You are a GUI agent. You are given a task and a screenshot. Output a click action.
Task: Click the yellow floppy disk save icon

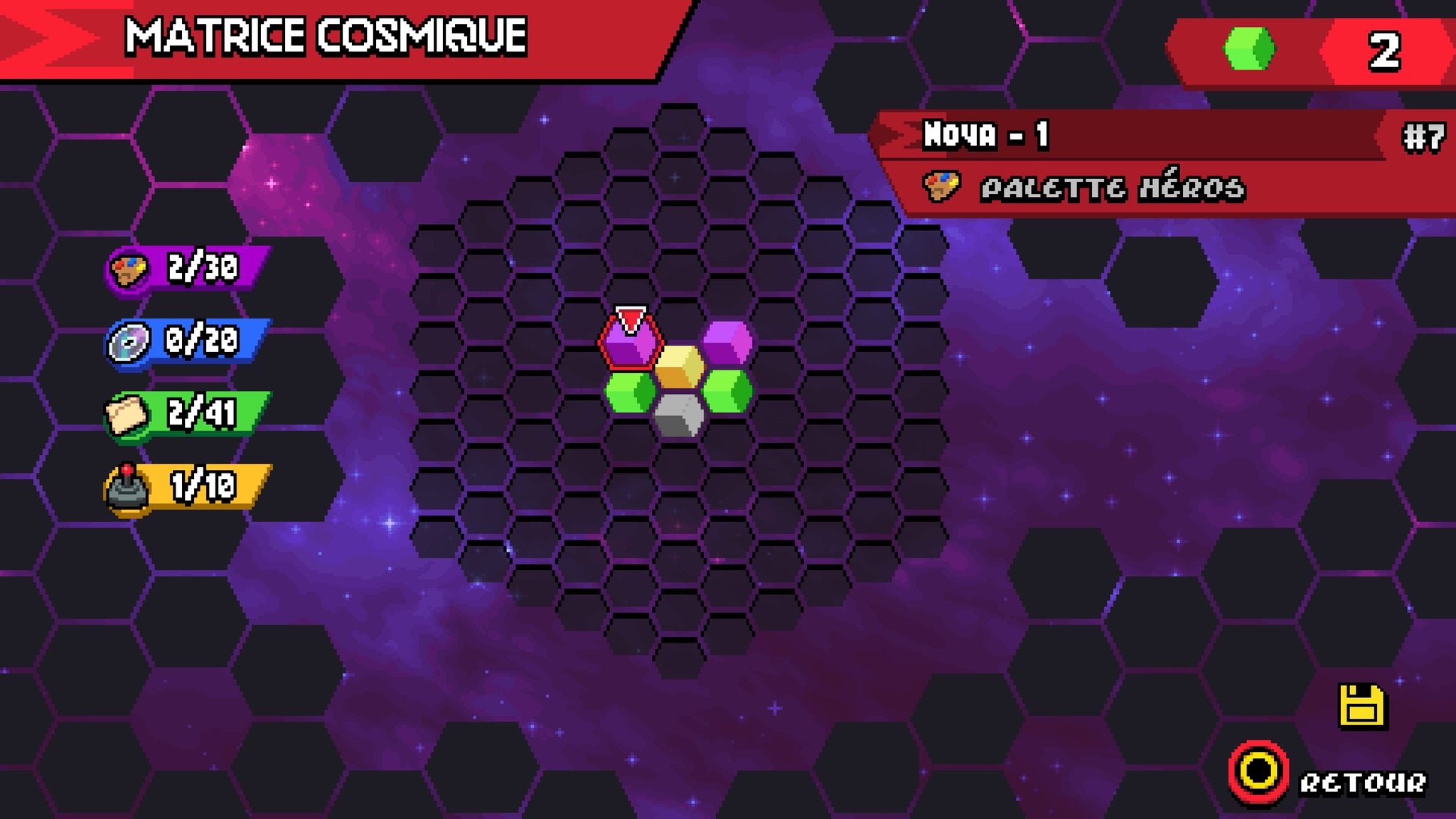pos(1362,707)
